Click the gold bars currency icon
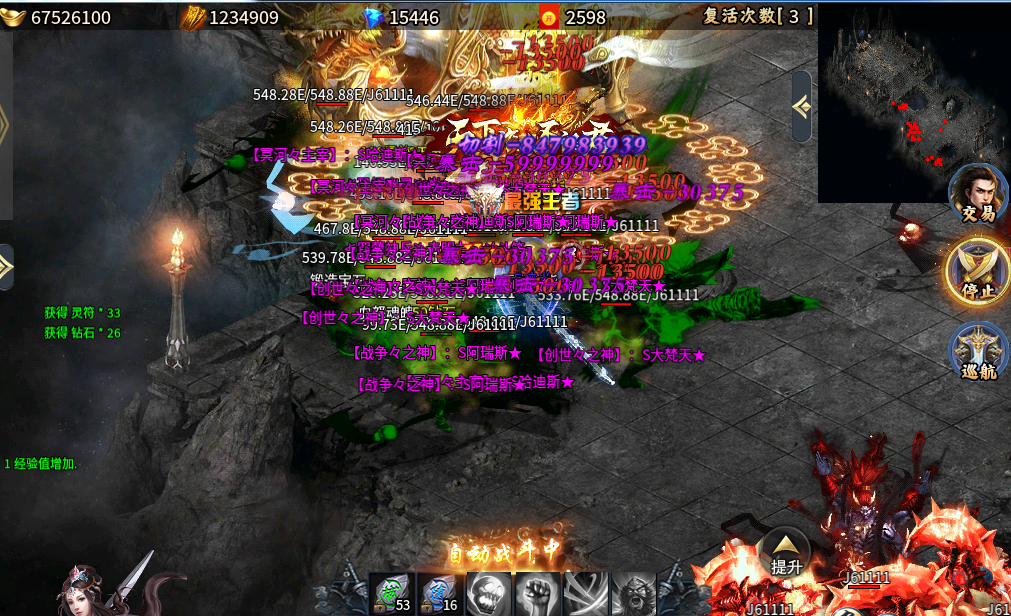 tap(194, 17)
